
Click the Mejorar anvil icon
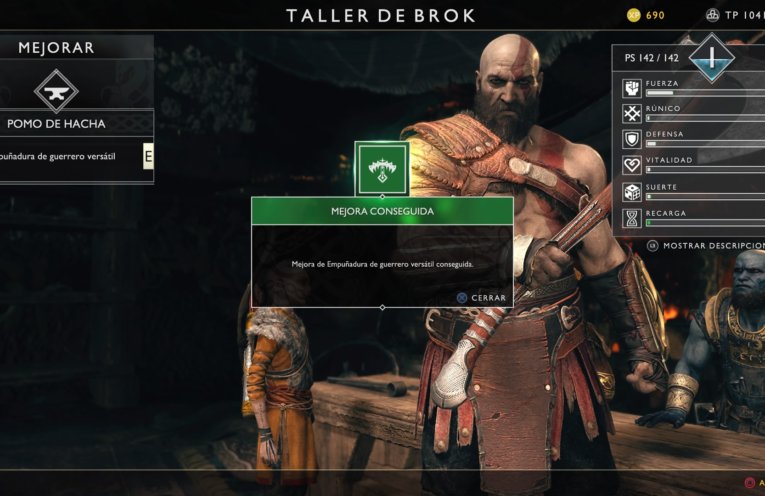[x=56, y=89]
